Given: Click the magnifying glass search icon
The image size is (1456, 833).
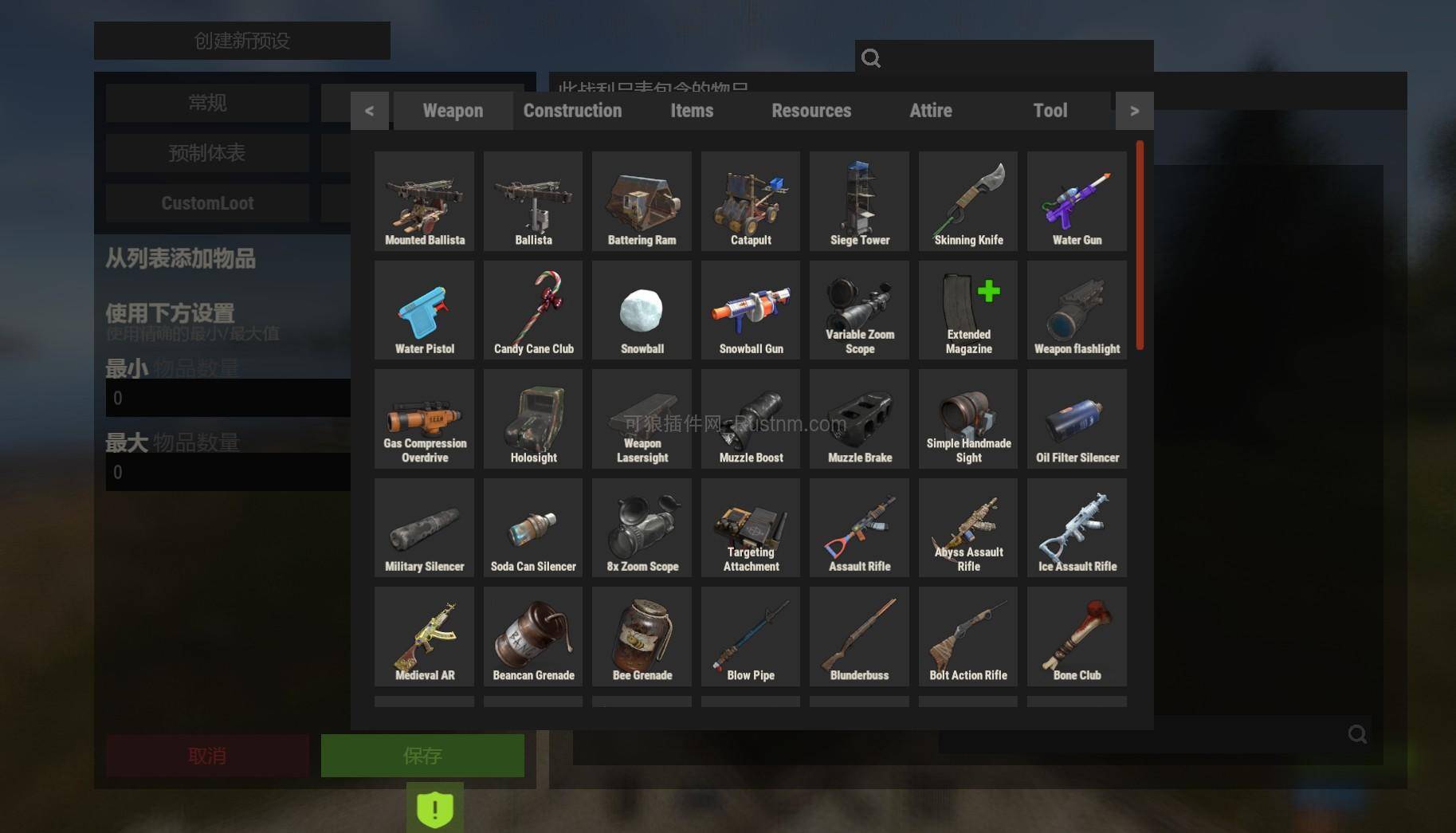Looking at the screenshot, I should pyautogui.click(x=870, y=57).
